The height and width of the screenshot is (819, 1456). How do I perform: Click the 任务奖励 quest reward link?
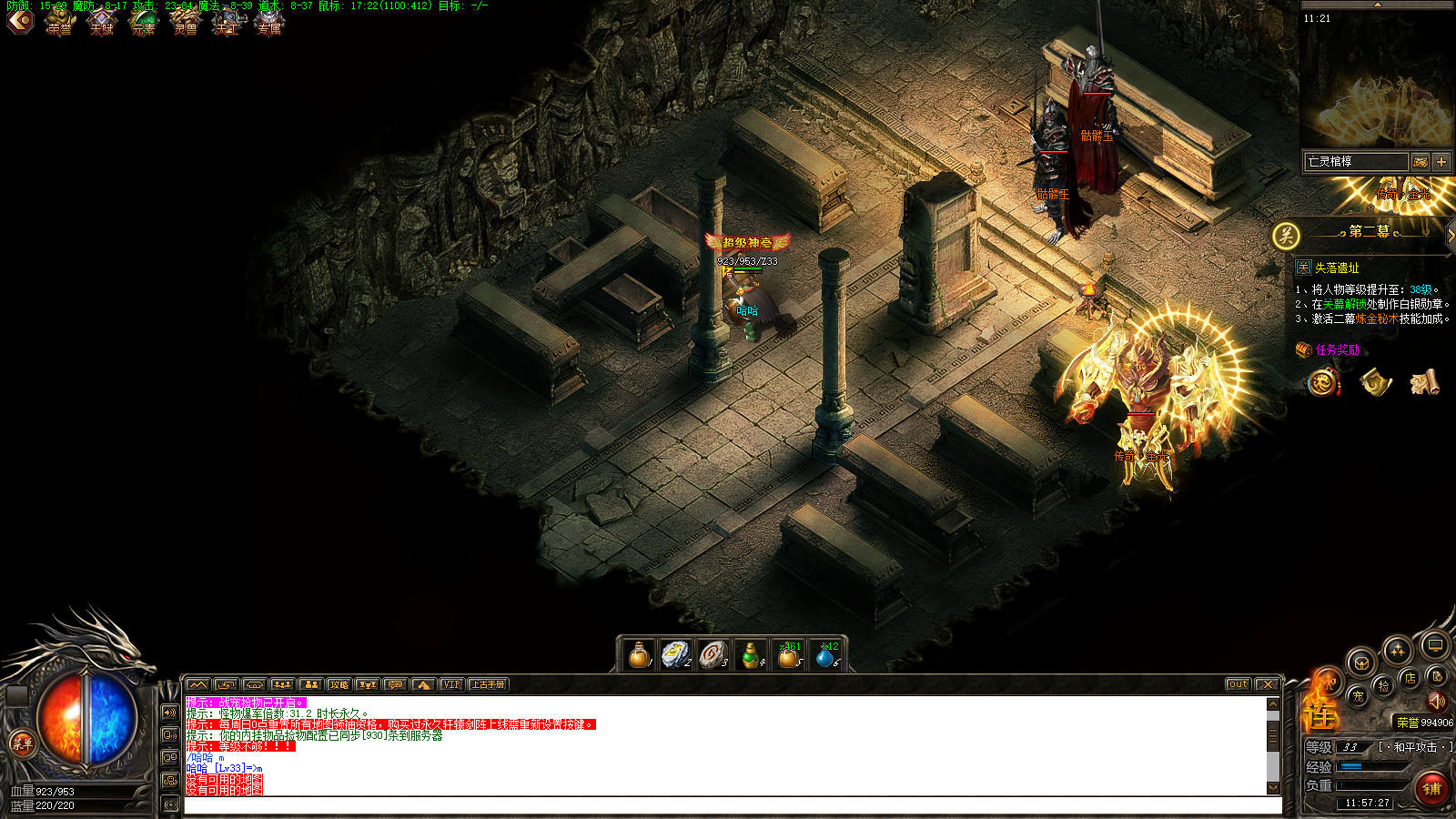[x=1337, y=349]
